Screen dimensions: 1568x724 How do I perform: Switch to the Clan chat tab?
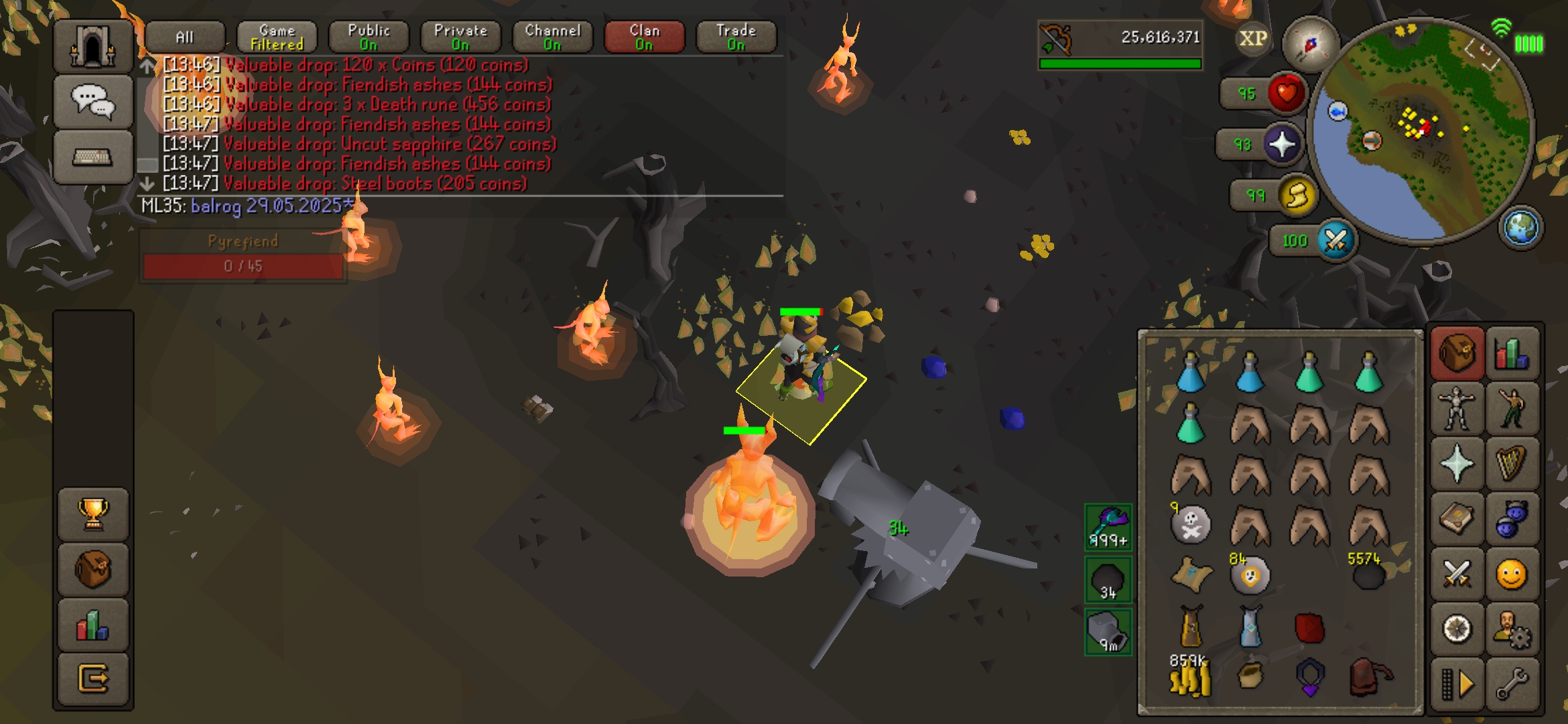point(645,37)
